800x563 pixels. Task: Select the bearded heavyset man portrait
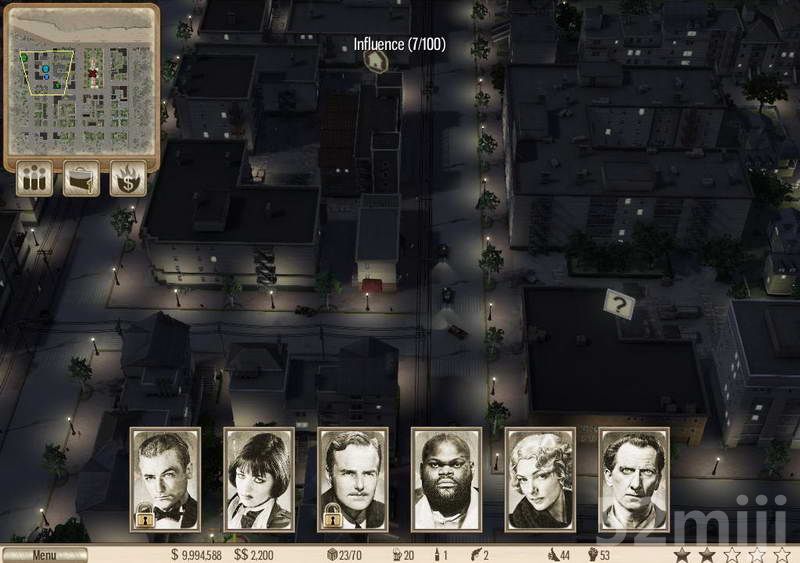[447, 479]
